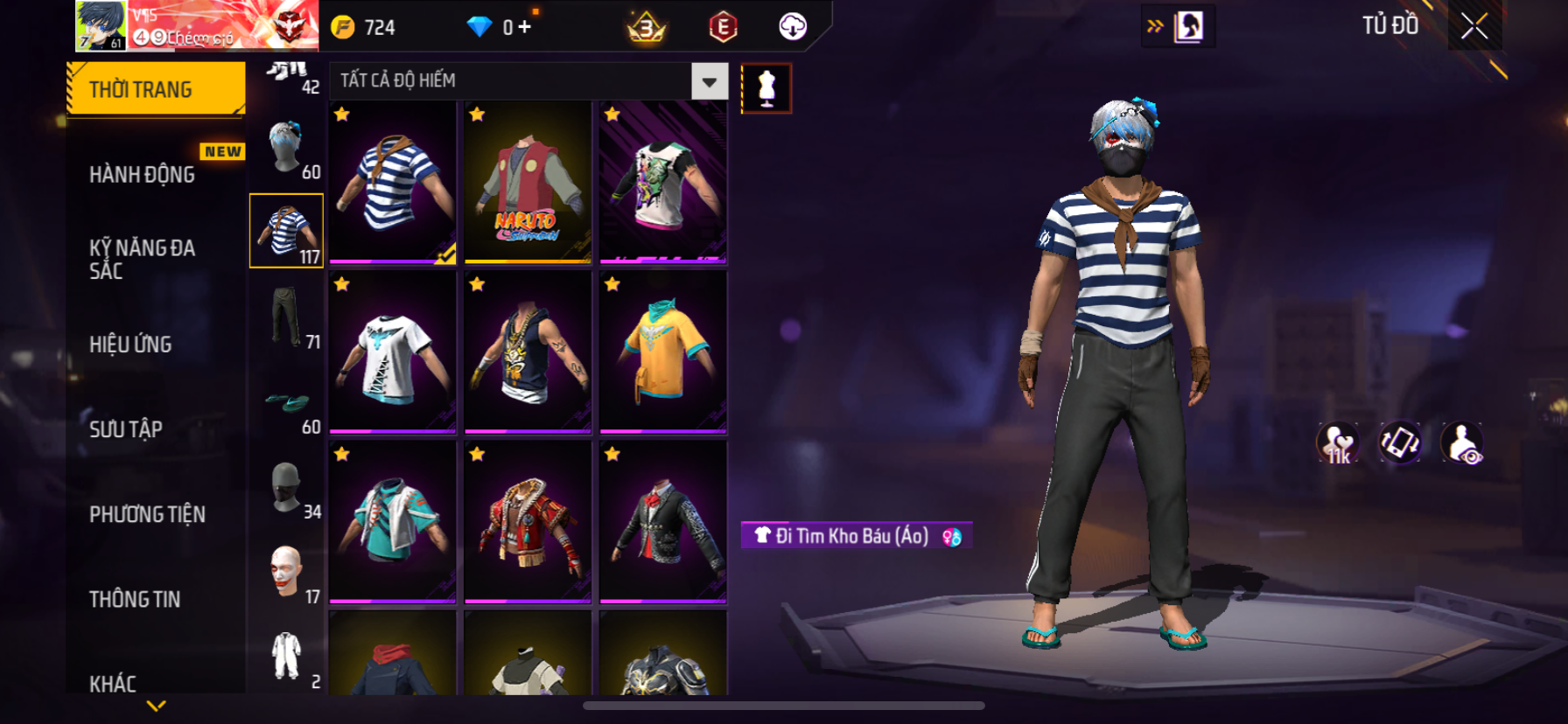
Task: Click the mannequin outfit preview button
Action: coord(766,88)
